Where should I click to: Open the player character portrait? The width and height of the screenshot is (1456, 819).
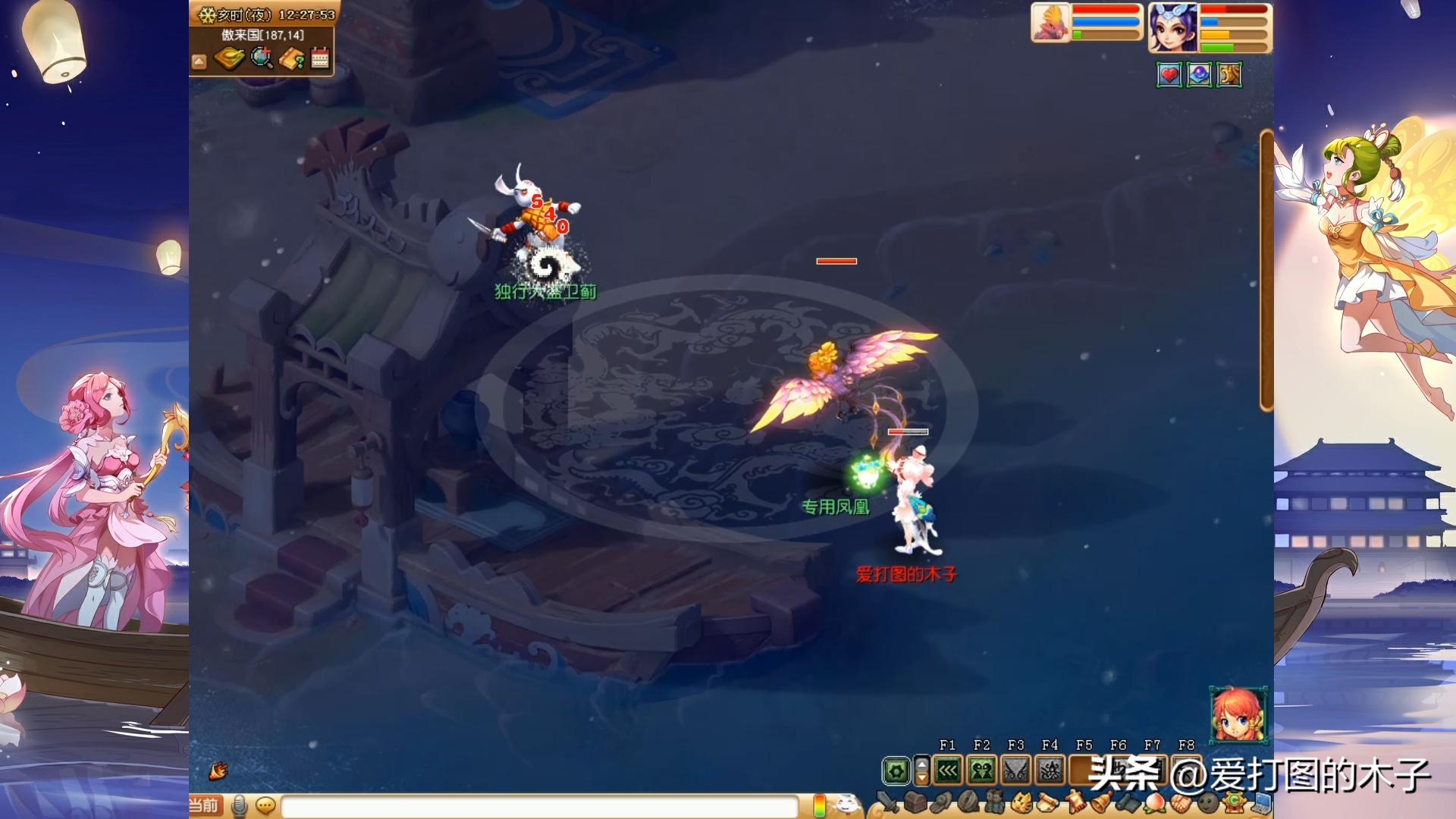[1172, 27]
